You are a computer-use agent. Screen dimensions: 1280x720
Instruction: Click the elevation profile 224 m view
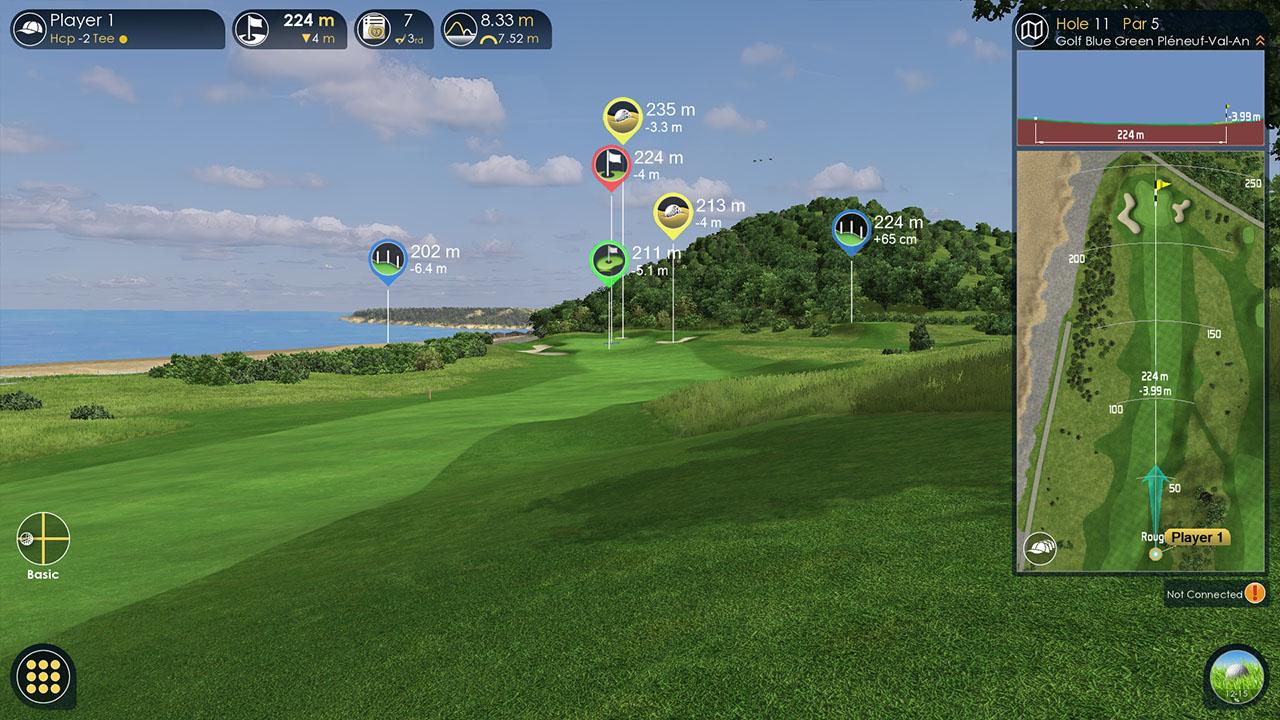(1140, 118)
